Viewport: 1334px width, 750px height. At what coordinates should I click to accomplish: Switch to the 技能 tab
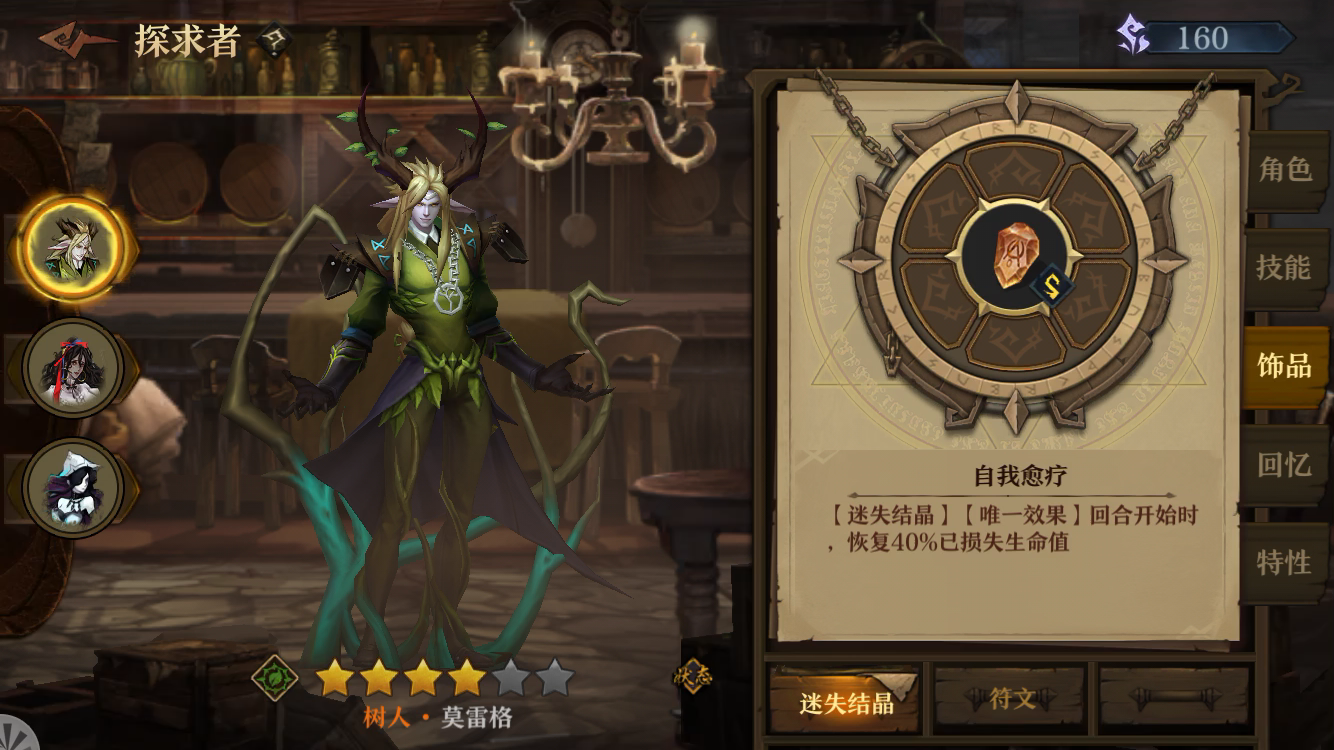coord(1286,268)
